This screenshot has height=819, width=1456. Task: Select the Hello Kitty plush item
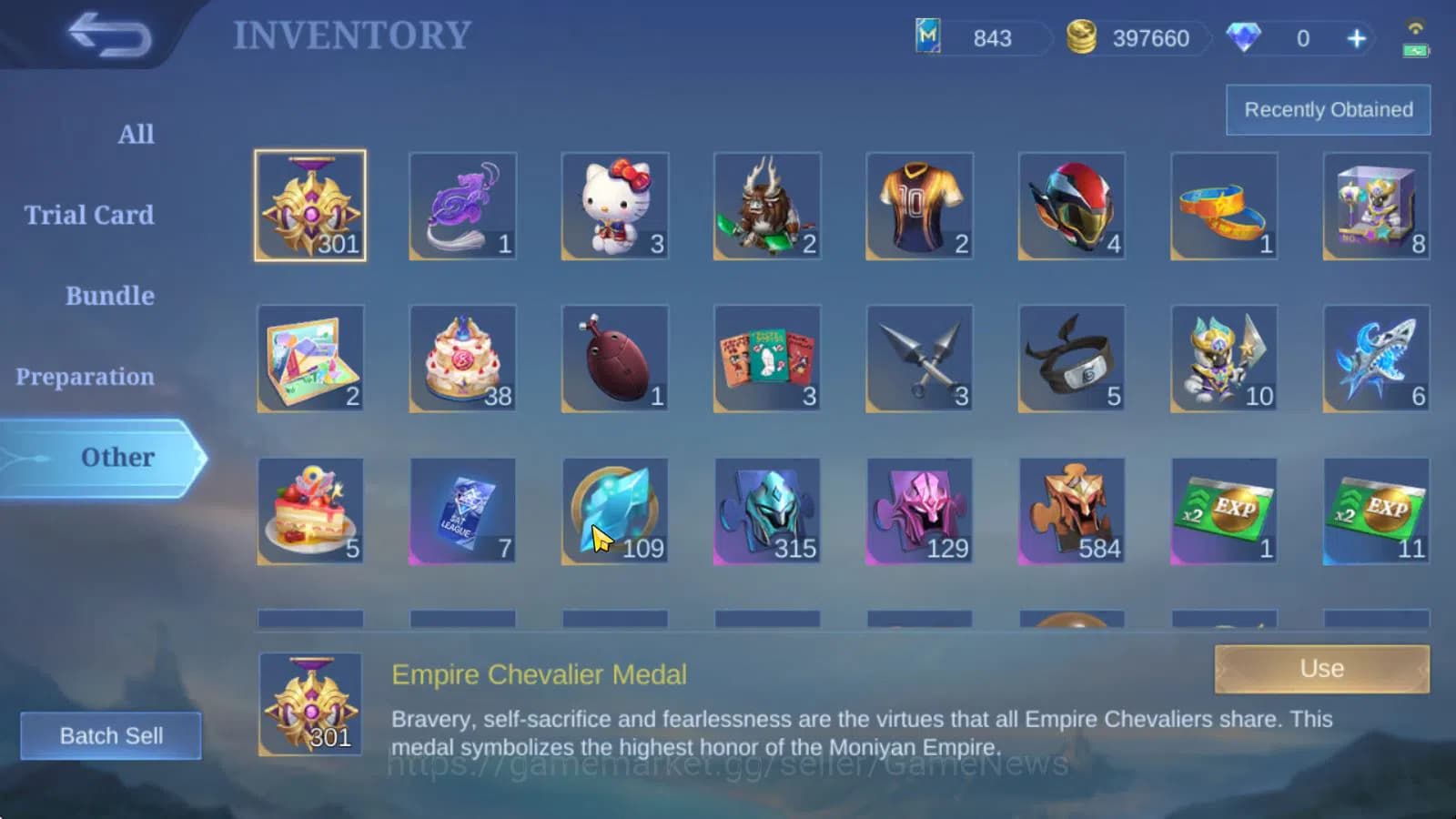[614, 206]
